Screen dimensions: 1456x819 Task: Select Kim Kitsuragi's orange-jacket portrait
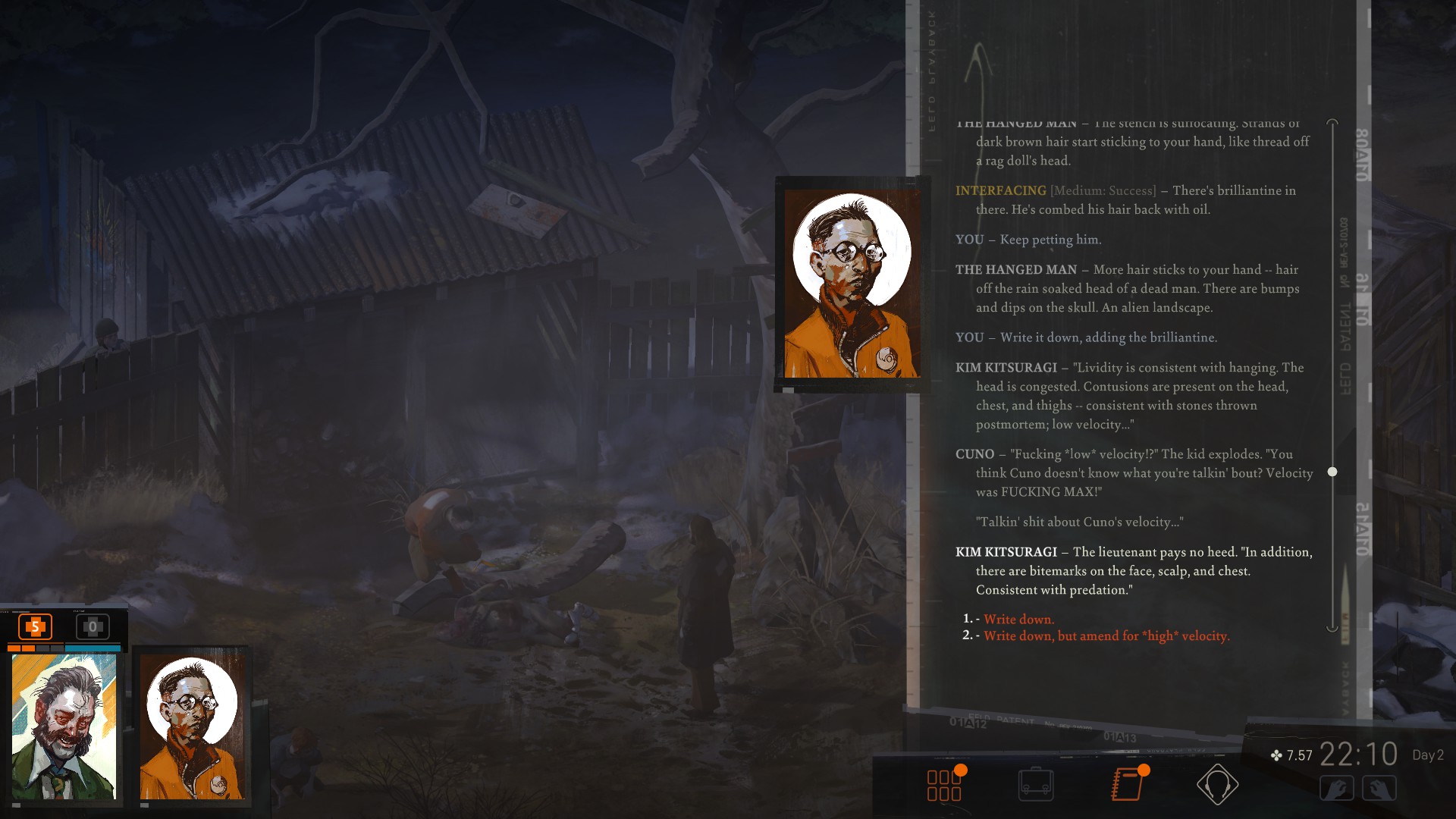(193, 728)
